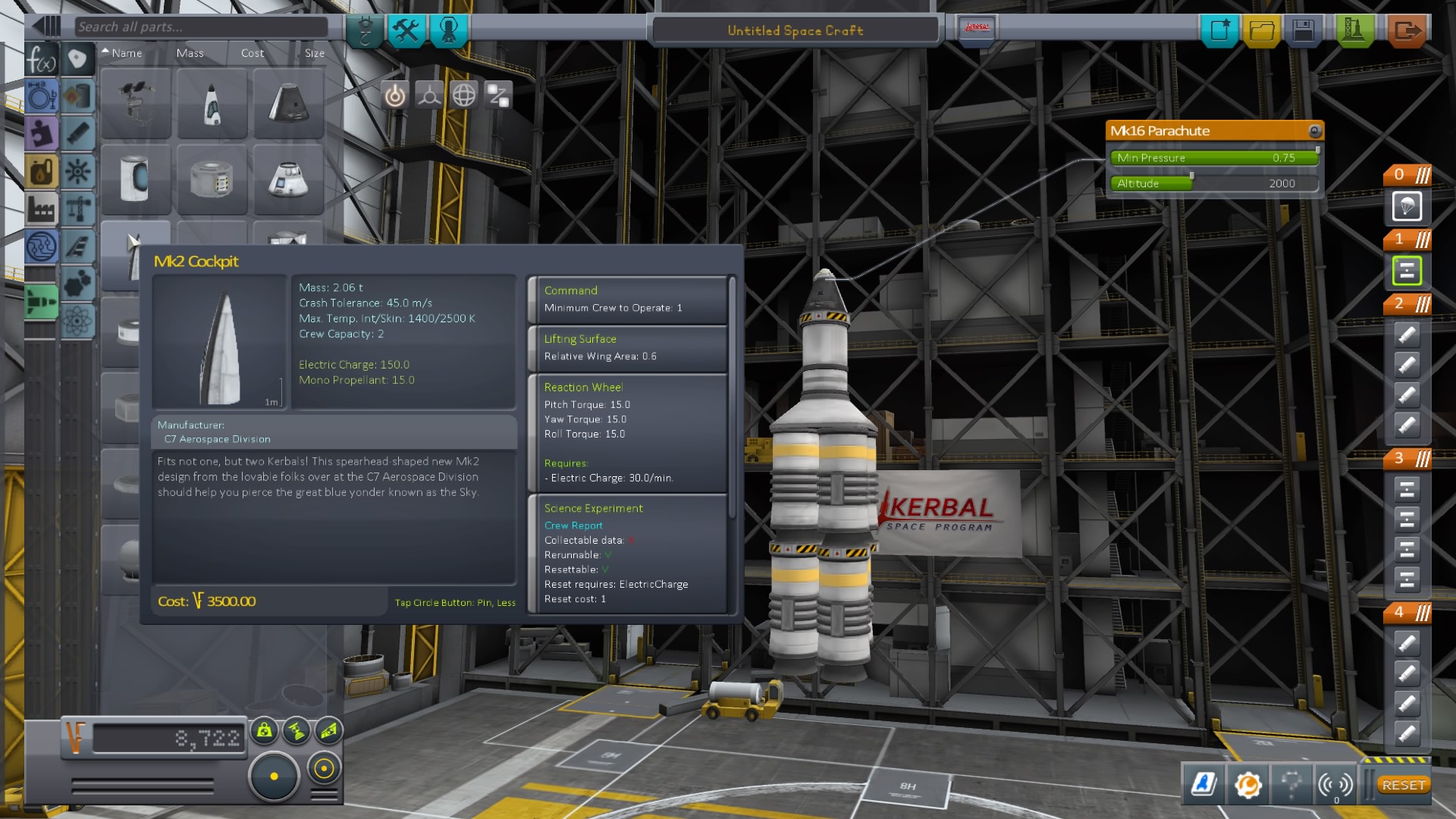This screenshot has width=1456, height=819.
Task: Switch to the action groups wrench-and-hammer tab
Action: (x=406, y=31)
